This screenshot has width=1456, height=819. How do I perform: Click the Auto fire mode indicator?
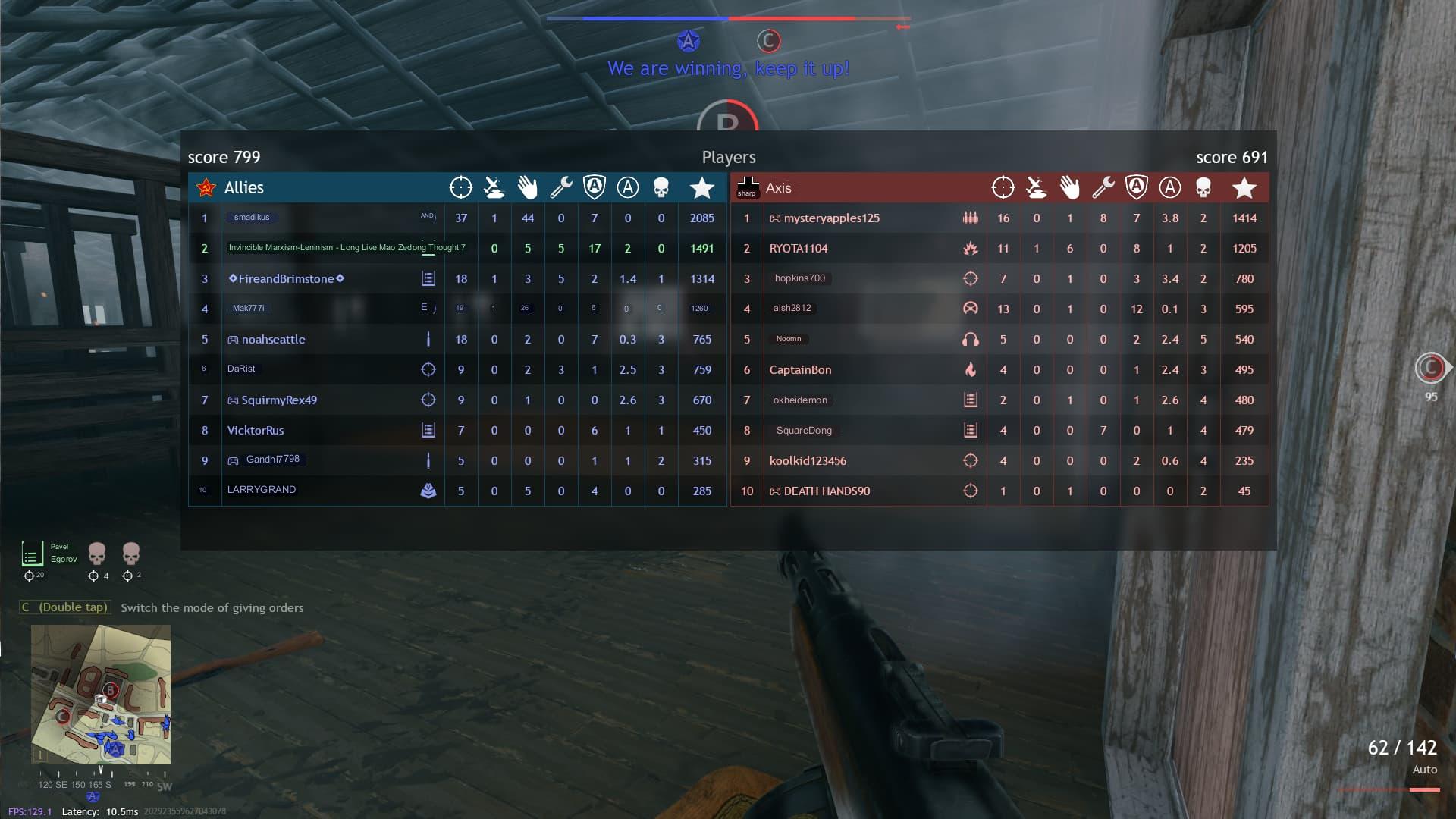click(x=1425, y=770)
